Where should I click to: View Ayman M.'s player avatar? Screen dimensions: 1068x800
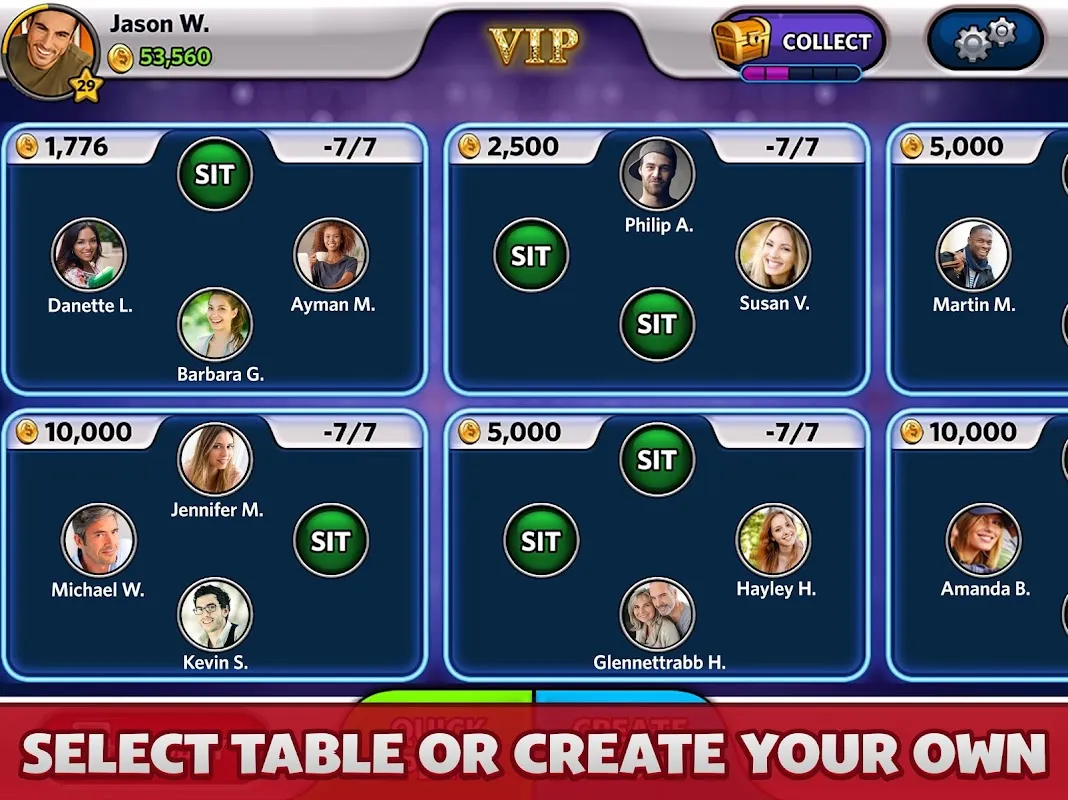tap(331, 255)
